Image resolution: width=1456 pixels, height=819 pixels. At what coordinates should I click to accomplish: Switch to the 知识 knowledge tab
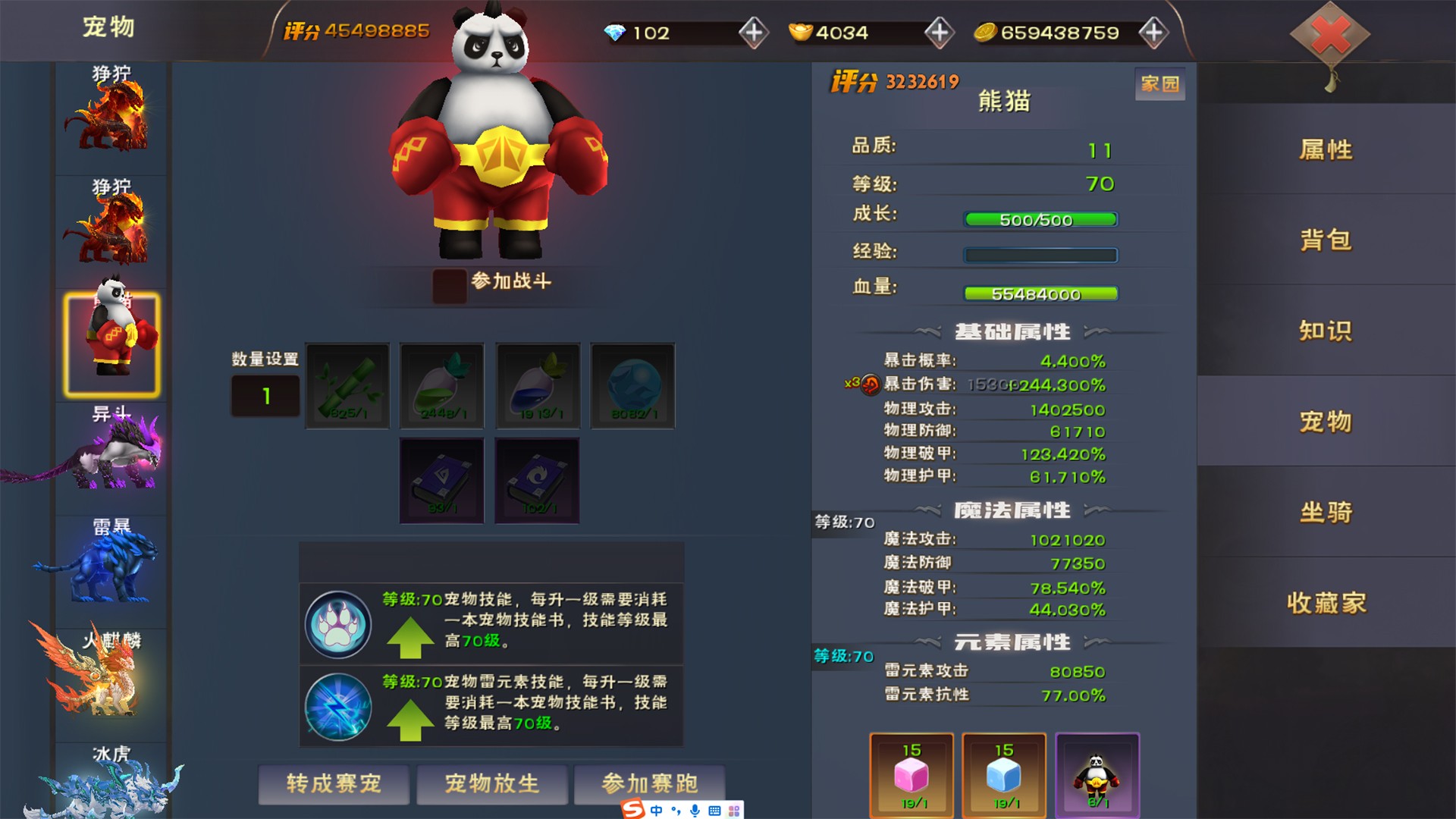[1326, 331]
